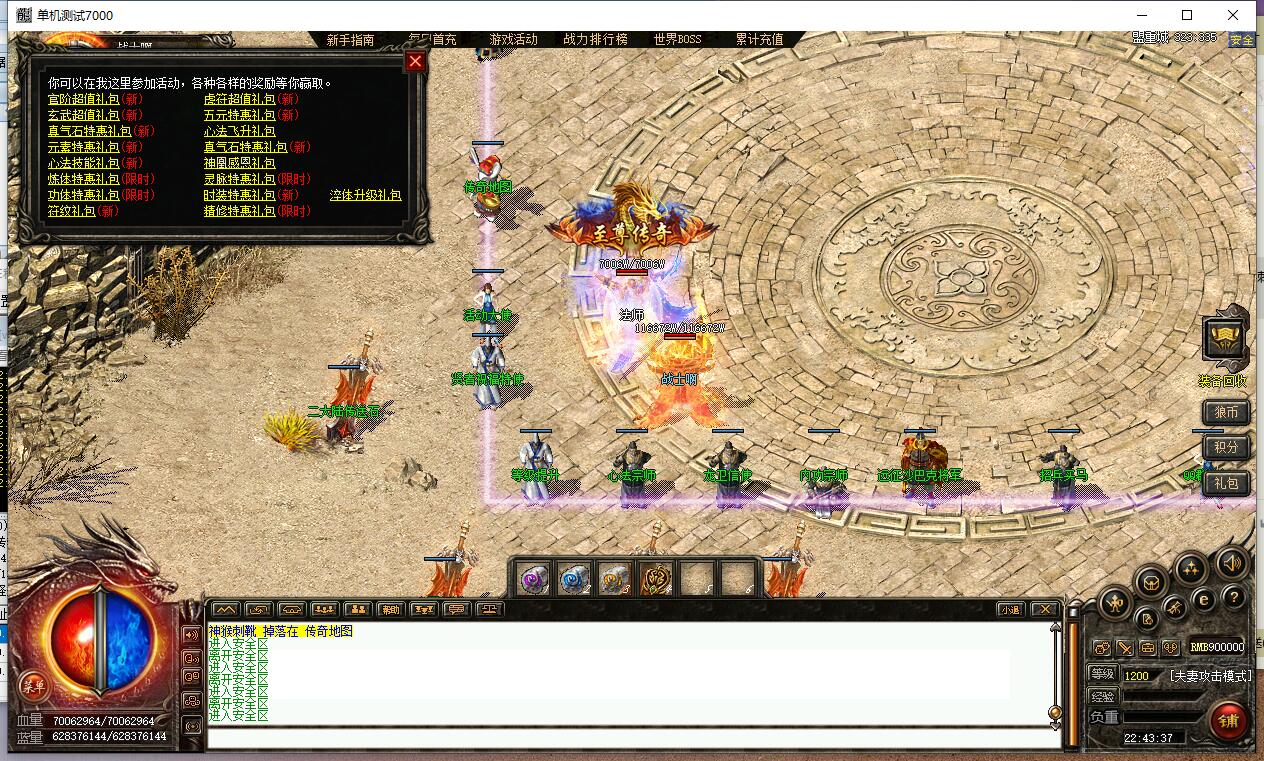The image size is (1264, 761).
Task: Use the purple swirl stone in hotbar
Action: coord(533,578)
